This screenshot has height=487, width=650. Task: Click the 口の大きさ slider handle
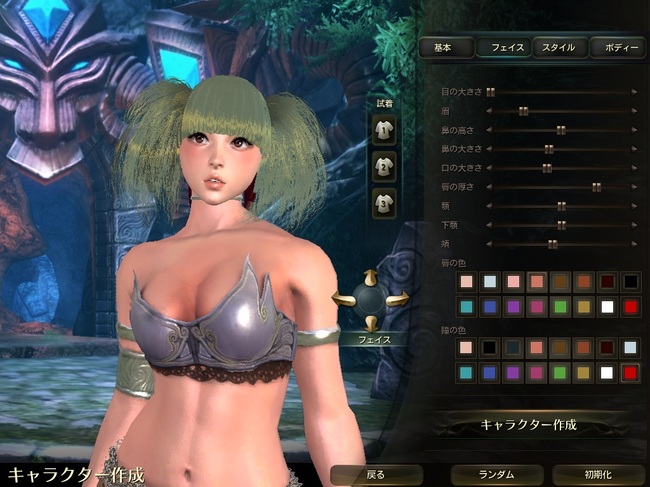click(547, 168)
